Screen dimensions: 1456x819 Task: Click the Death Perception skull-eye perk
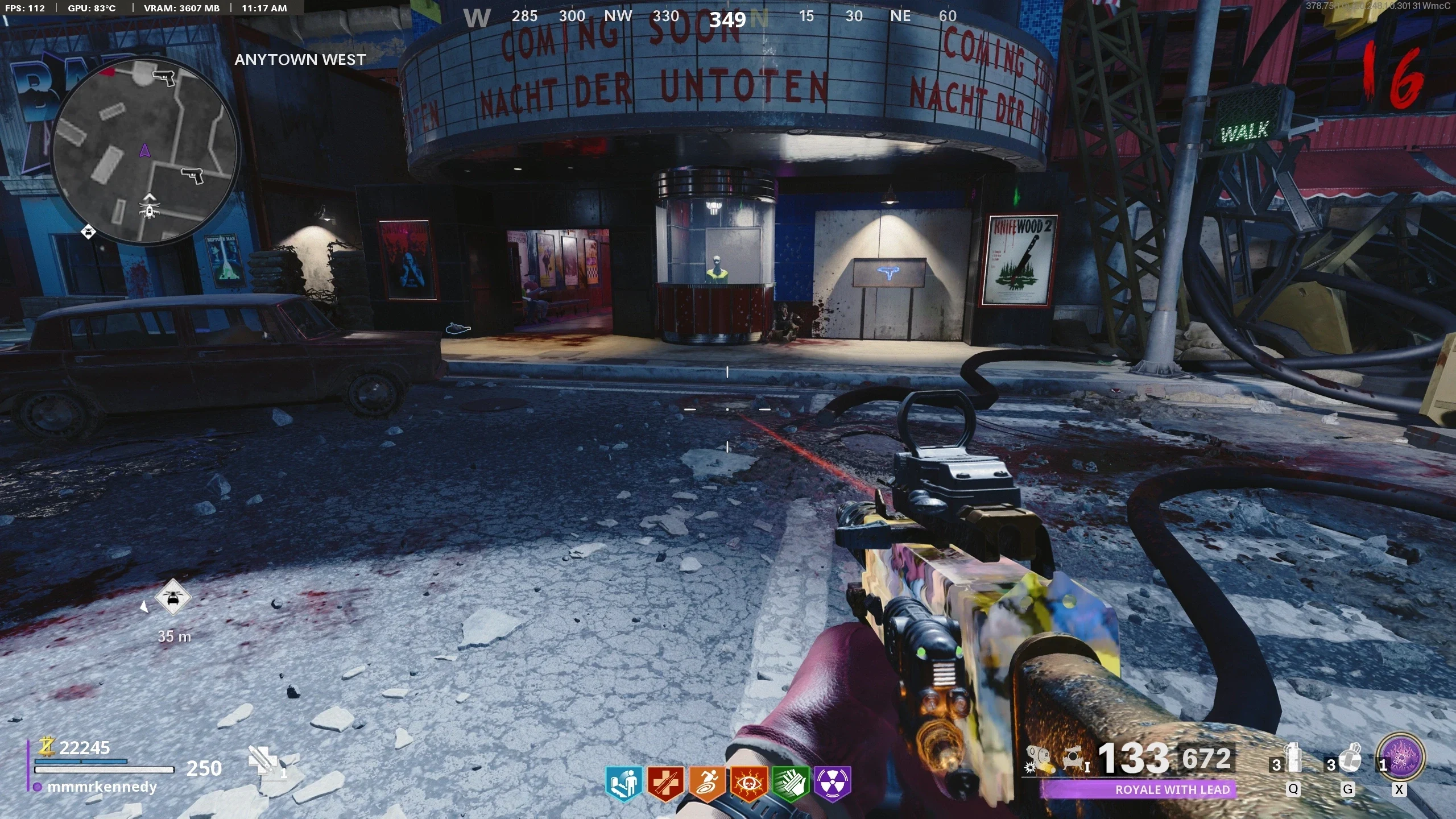[748, 784]
